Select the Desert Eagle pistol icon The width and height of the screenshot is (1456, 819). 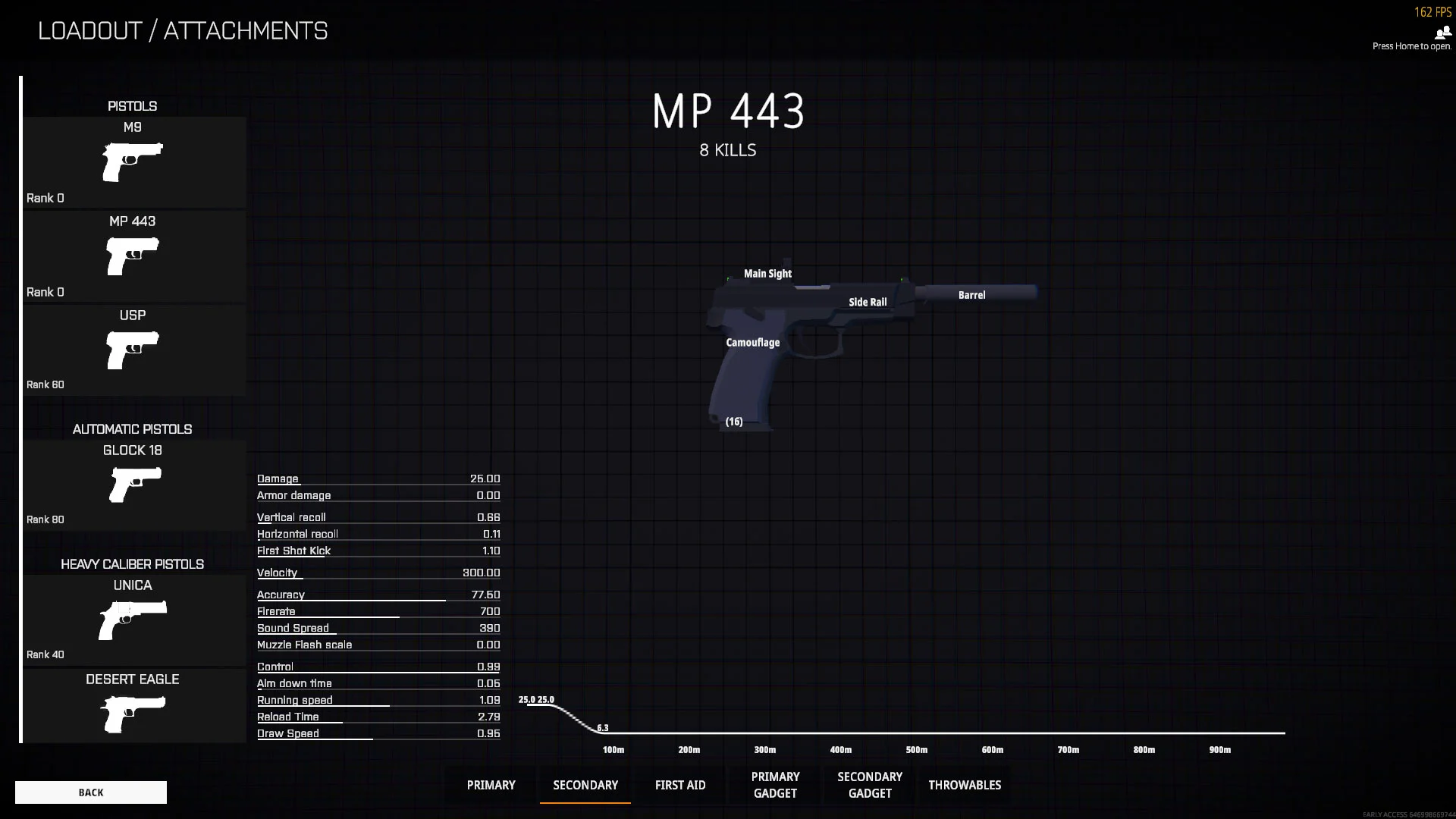[x=133, y=713]
